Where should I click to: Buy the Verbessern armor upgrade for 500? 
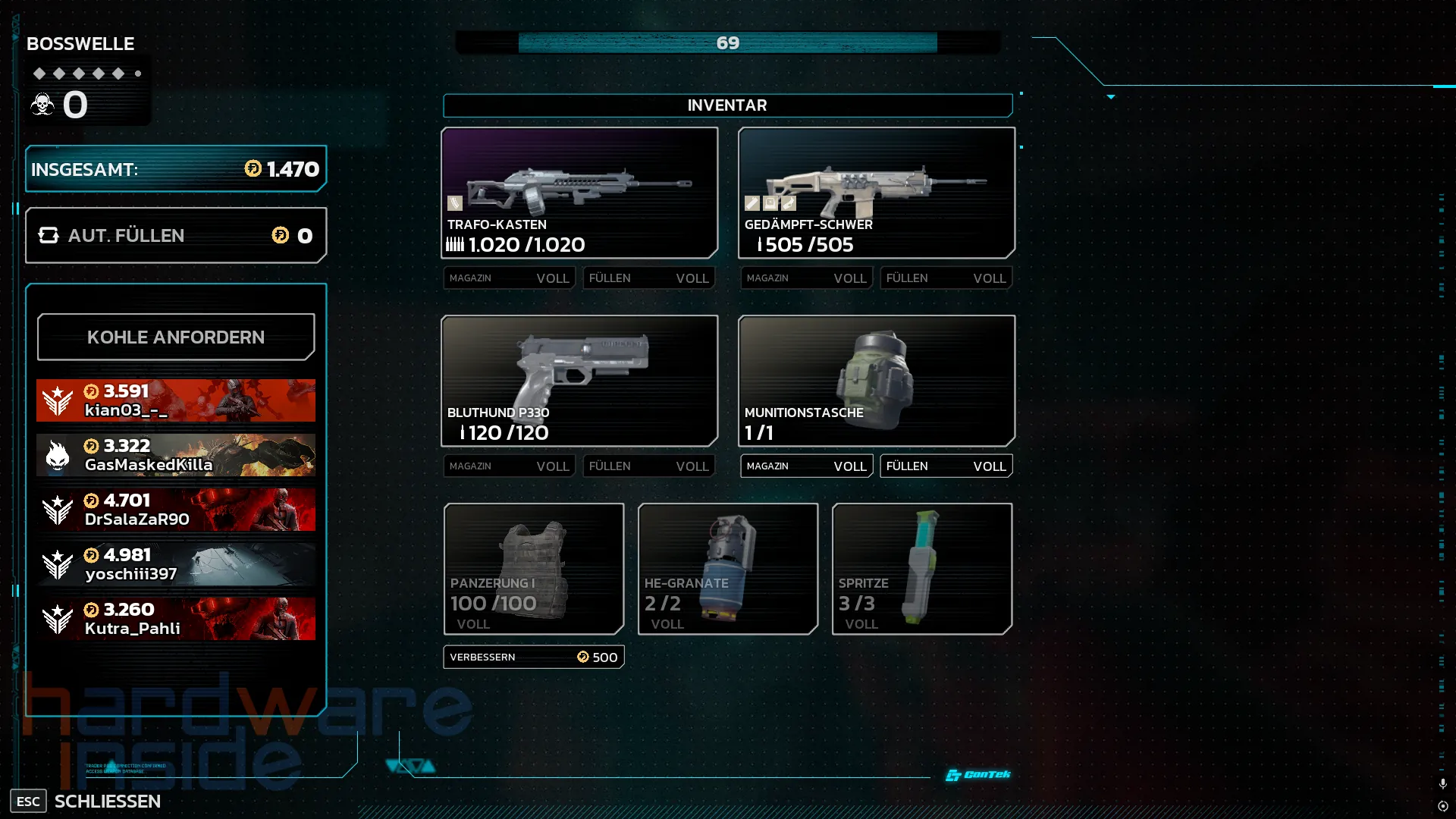(534, 657)
